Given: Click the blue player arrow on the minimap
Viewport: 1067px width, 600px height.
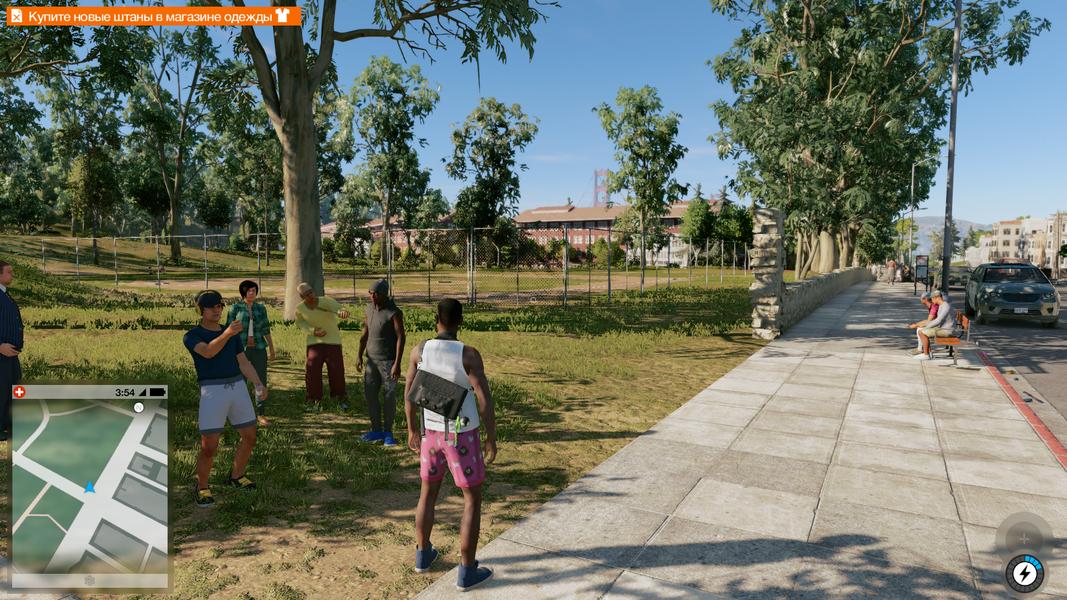Looking at the screenshot, I should pos(89,487).
